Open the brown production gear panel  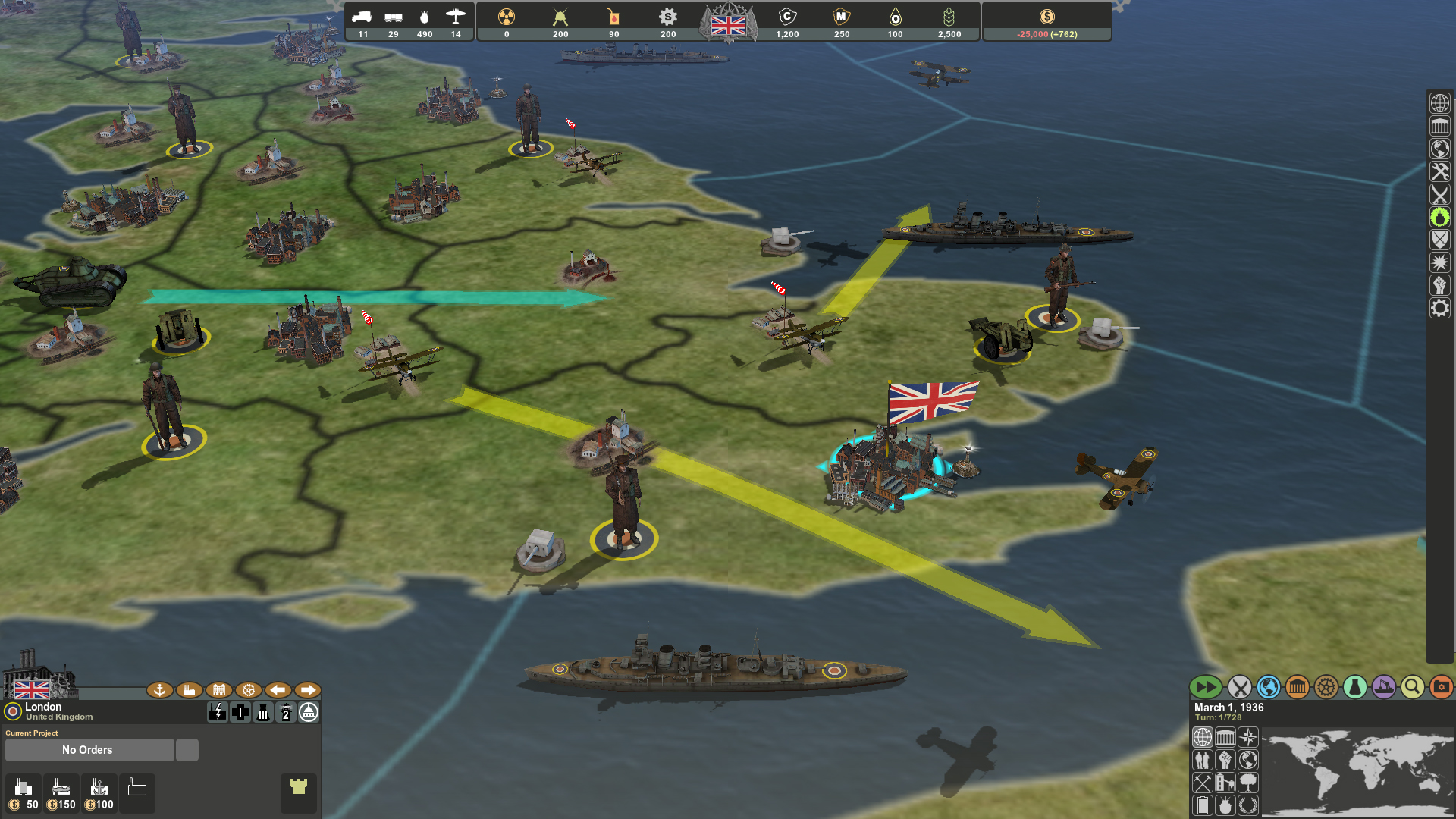[x=1326, y=688]
